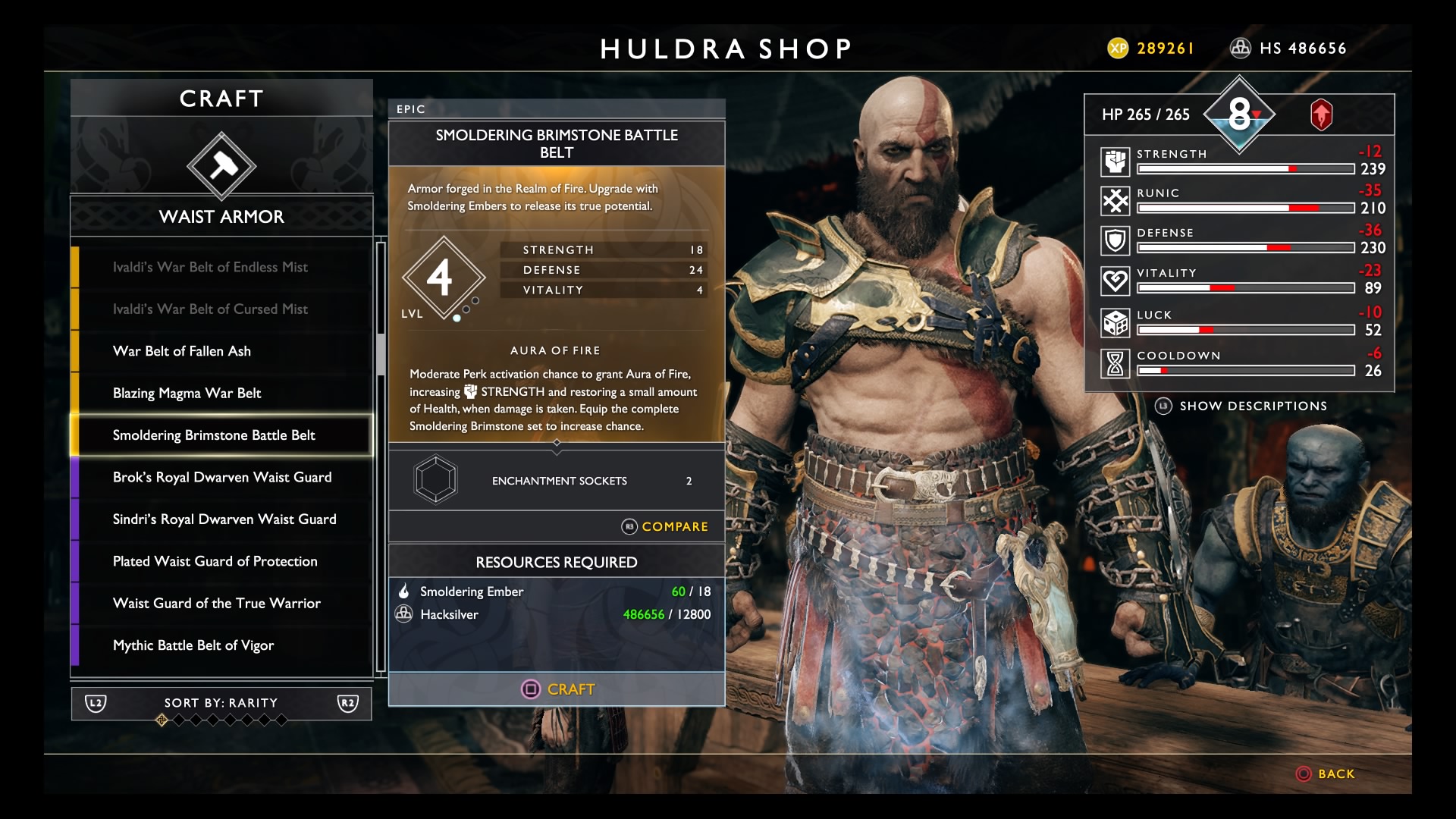
Task: Select the War Belt of Fallen Ash
Action: (x=182, y=351)
